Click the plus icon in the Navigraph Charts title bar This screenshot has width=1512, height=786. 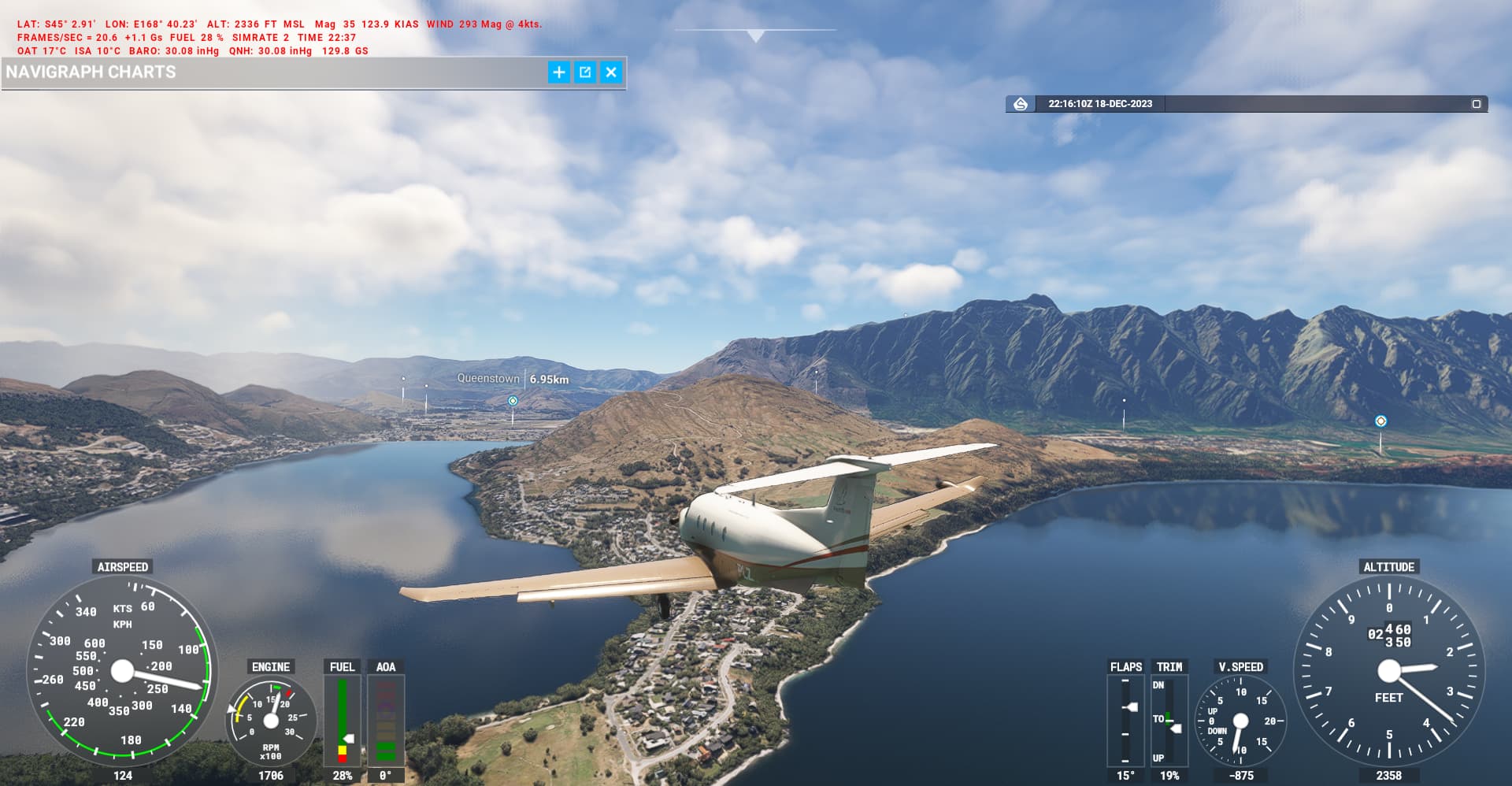click(x=558, y=72)
